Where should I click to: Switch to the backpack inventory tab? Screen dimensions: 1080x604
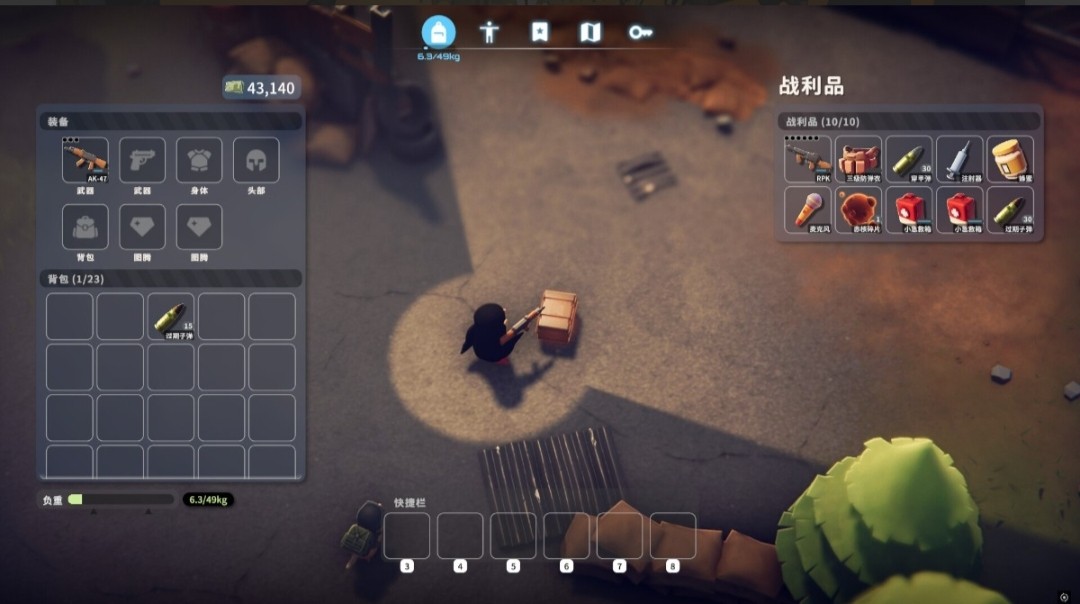438,32
